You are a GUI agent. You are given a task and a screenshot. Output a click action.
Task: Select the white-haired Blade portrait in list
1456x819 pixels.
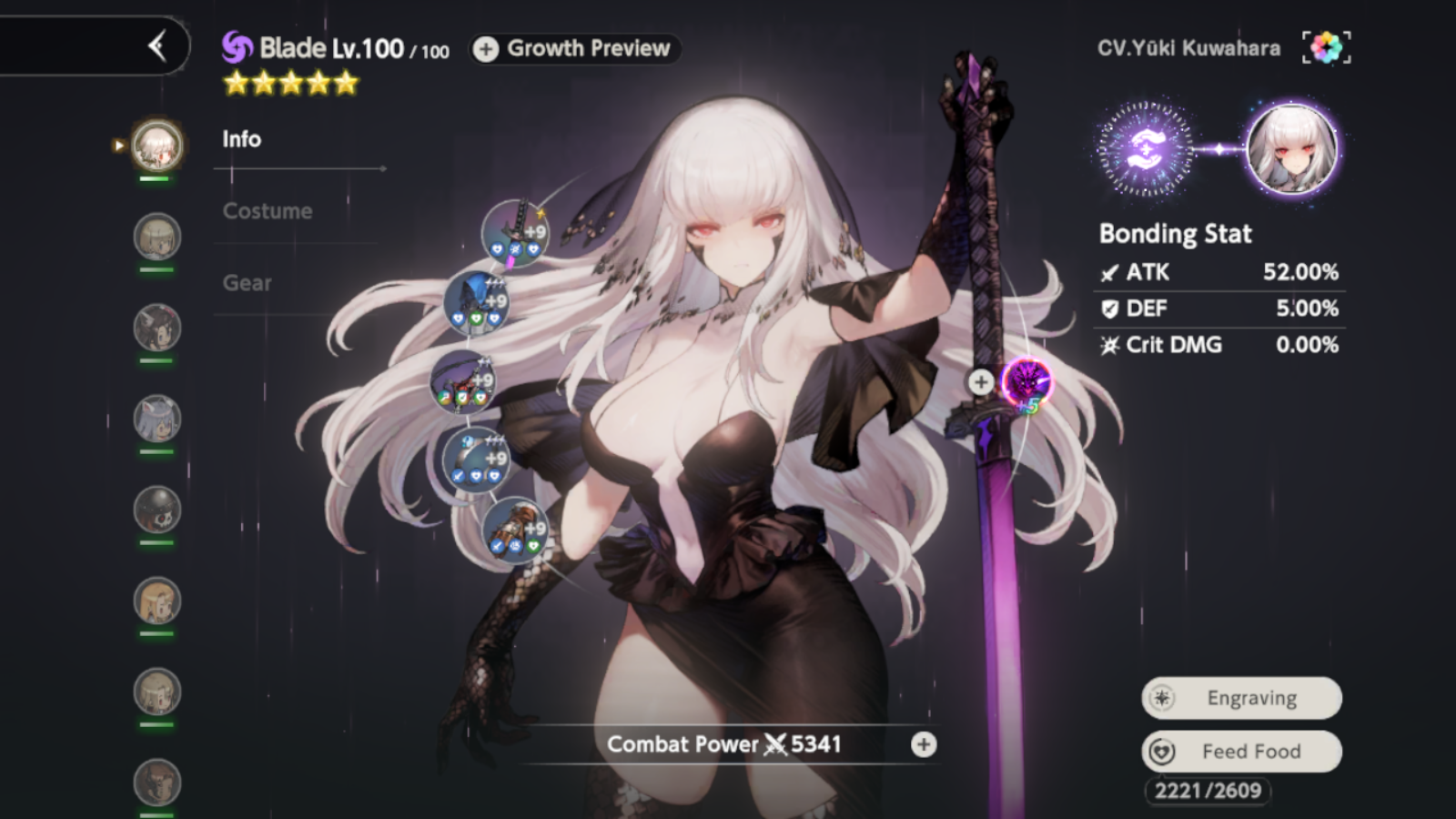[157, 146]
